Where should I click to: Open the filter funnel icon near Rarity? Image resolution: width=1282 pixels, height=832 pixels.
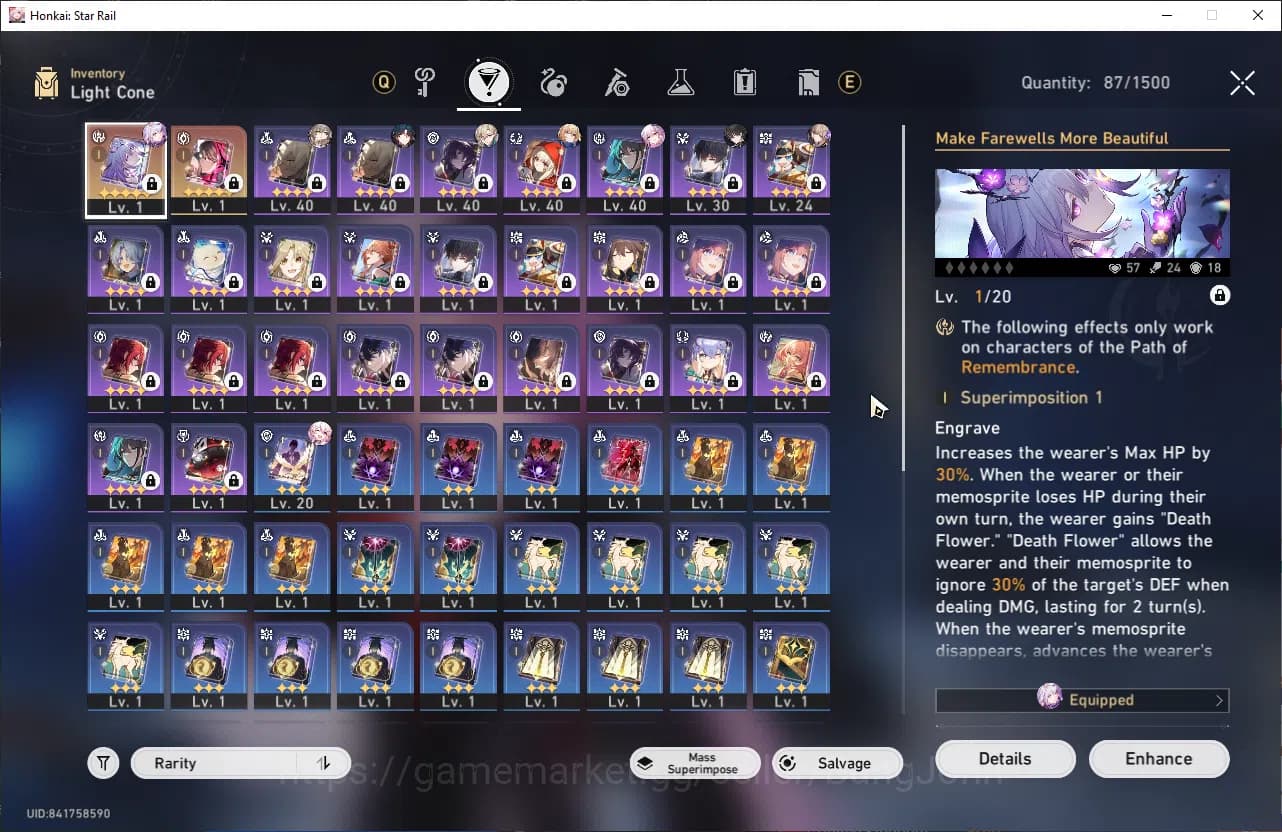pos(103,762)
